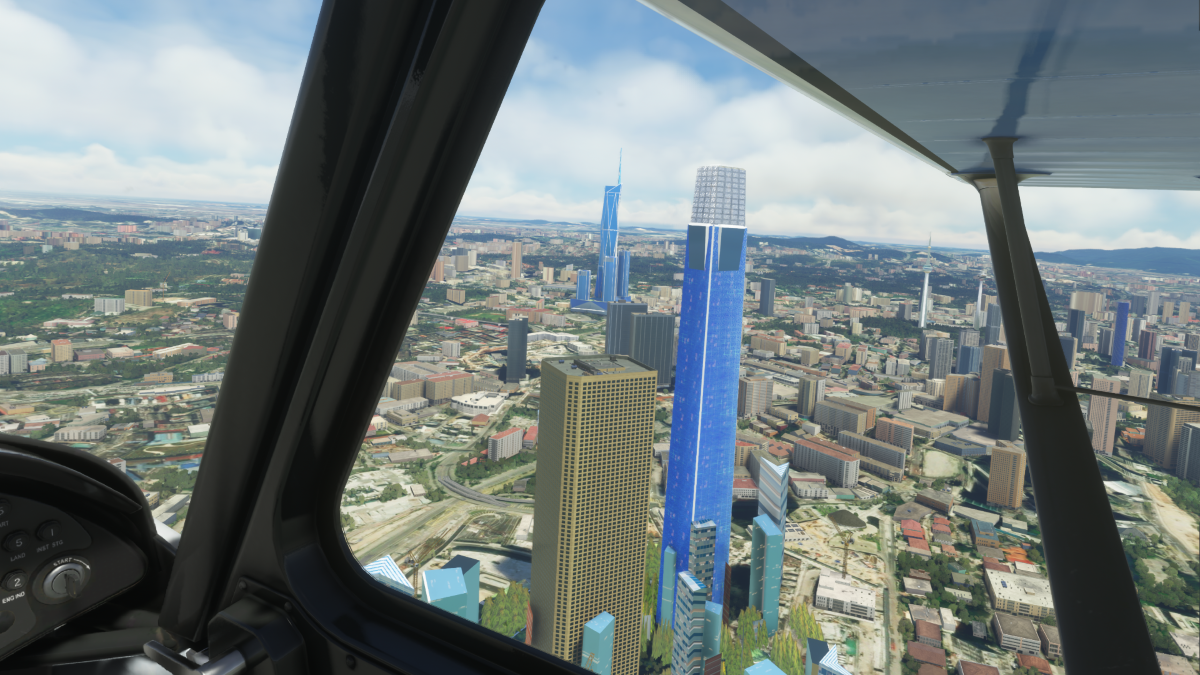
Task: Pull the LAND circuit breaker
Action: click(16, 544)
